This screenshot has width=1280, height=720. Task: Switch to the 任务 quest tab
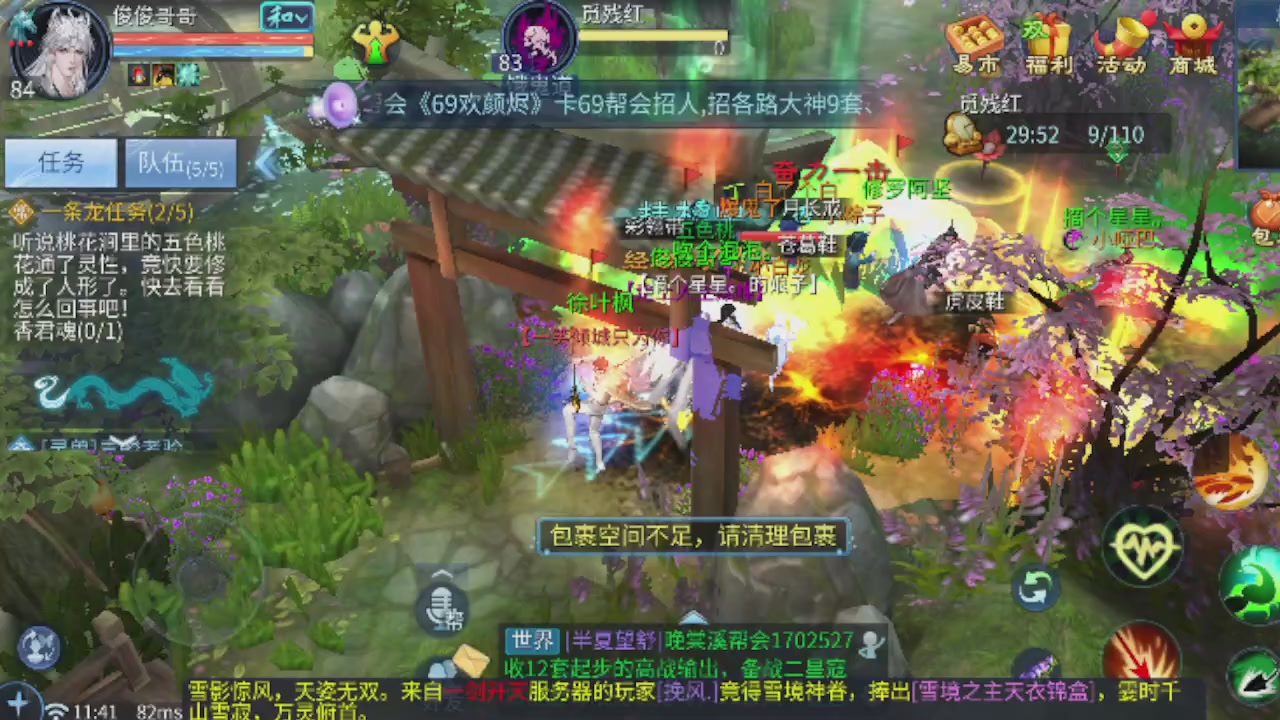[62, 163]
